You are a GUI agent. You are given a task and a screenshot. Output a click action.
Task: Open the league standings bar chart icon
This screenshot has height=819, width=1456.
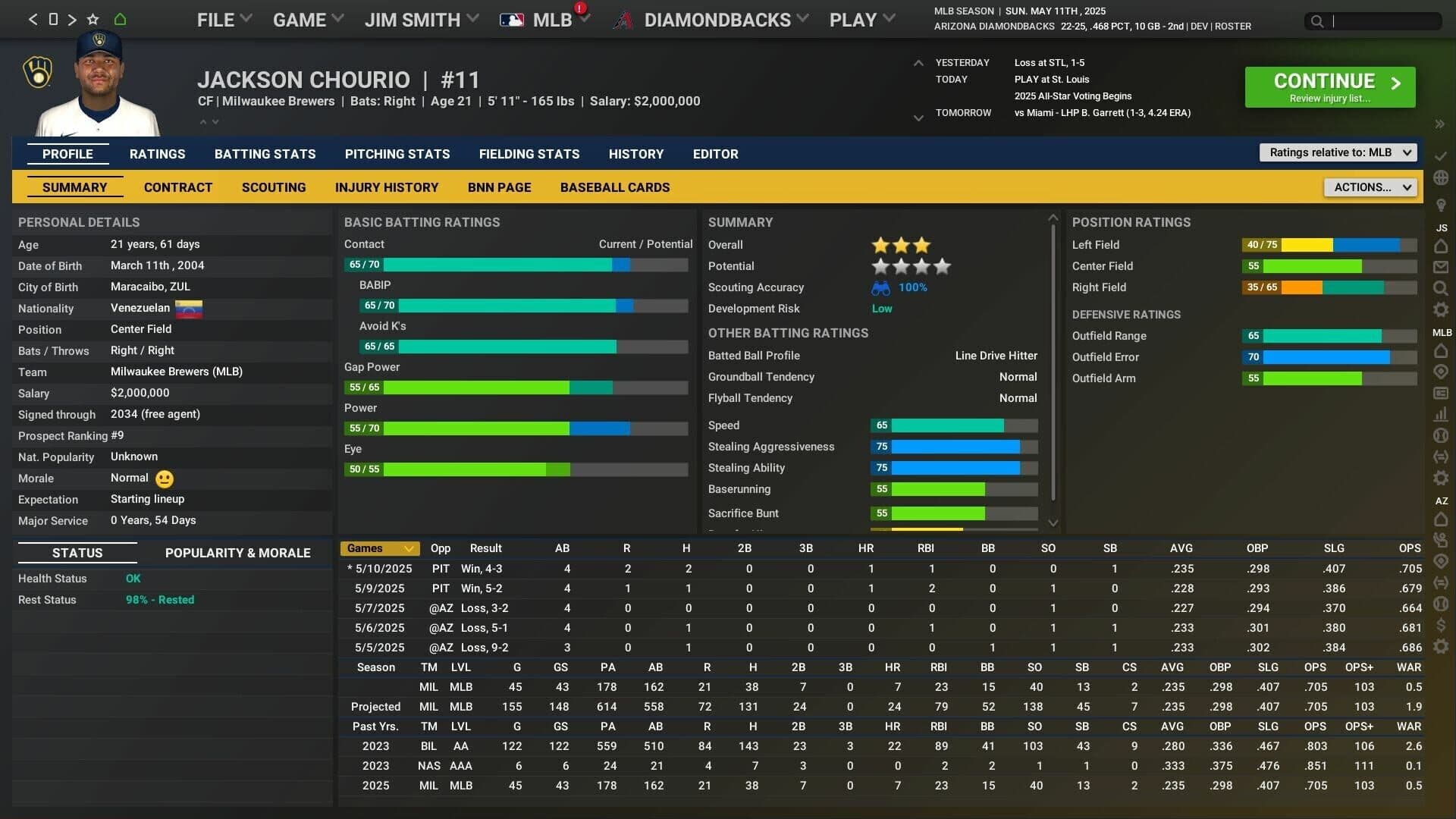tap(1442, 414)
